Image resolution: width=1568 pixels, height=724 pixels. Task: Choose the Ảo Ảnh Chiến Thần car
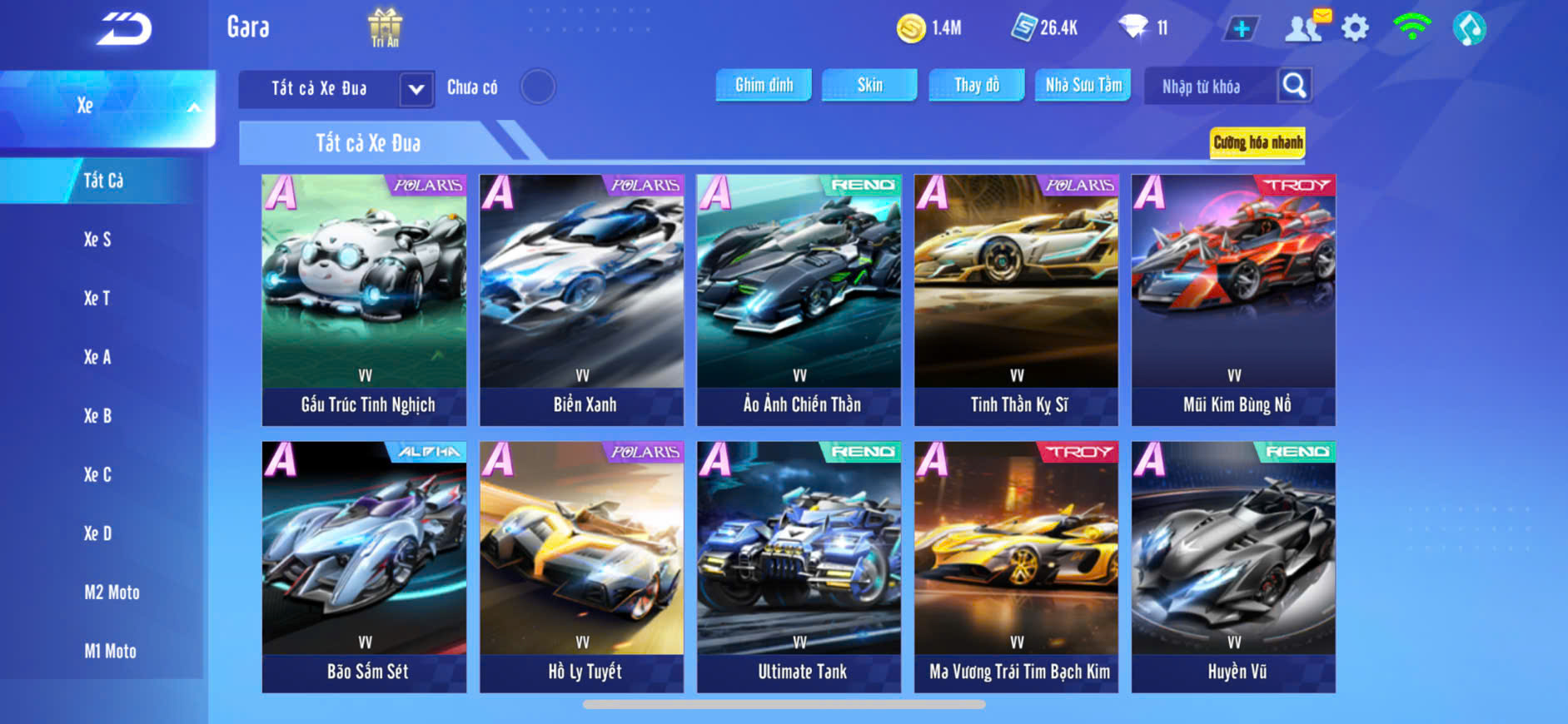(x=799, y=300)
